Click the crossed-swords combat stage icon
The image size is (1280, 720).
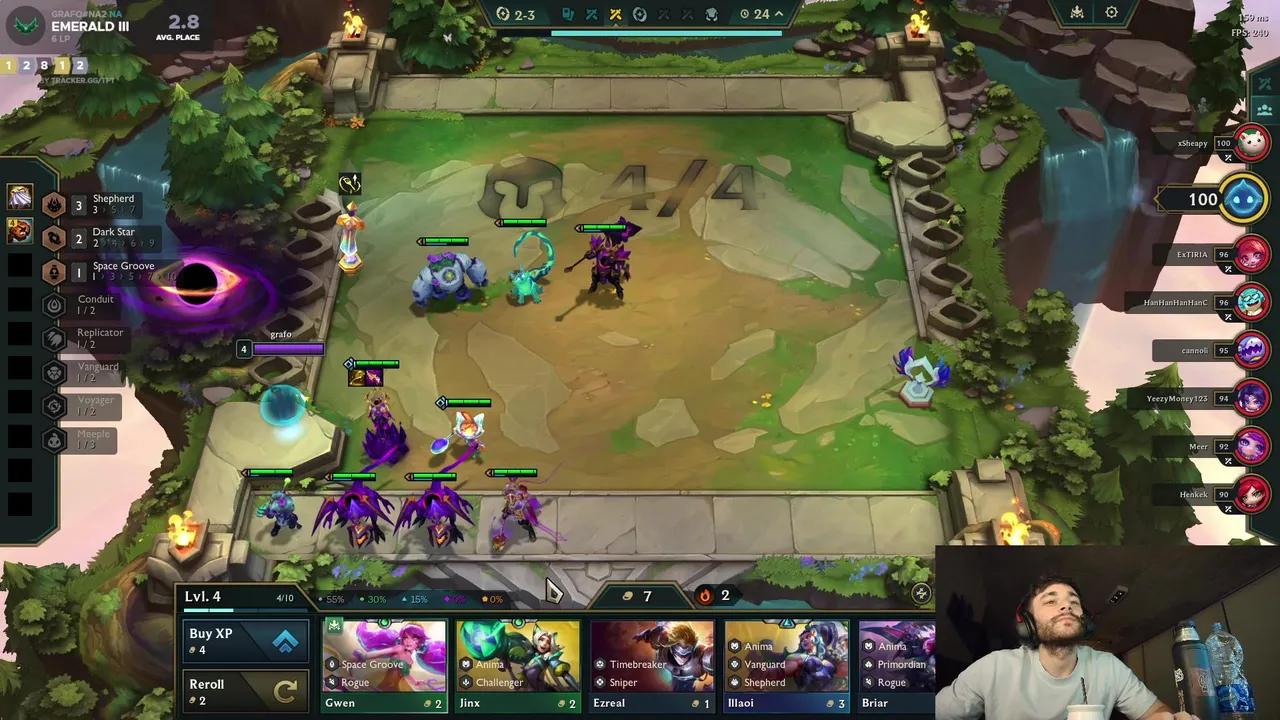616,14
